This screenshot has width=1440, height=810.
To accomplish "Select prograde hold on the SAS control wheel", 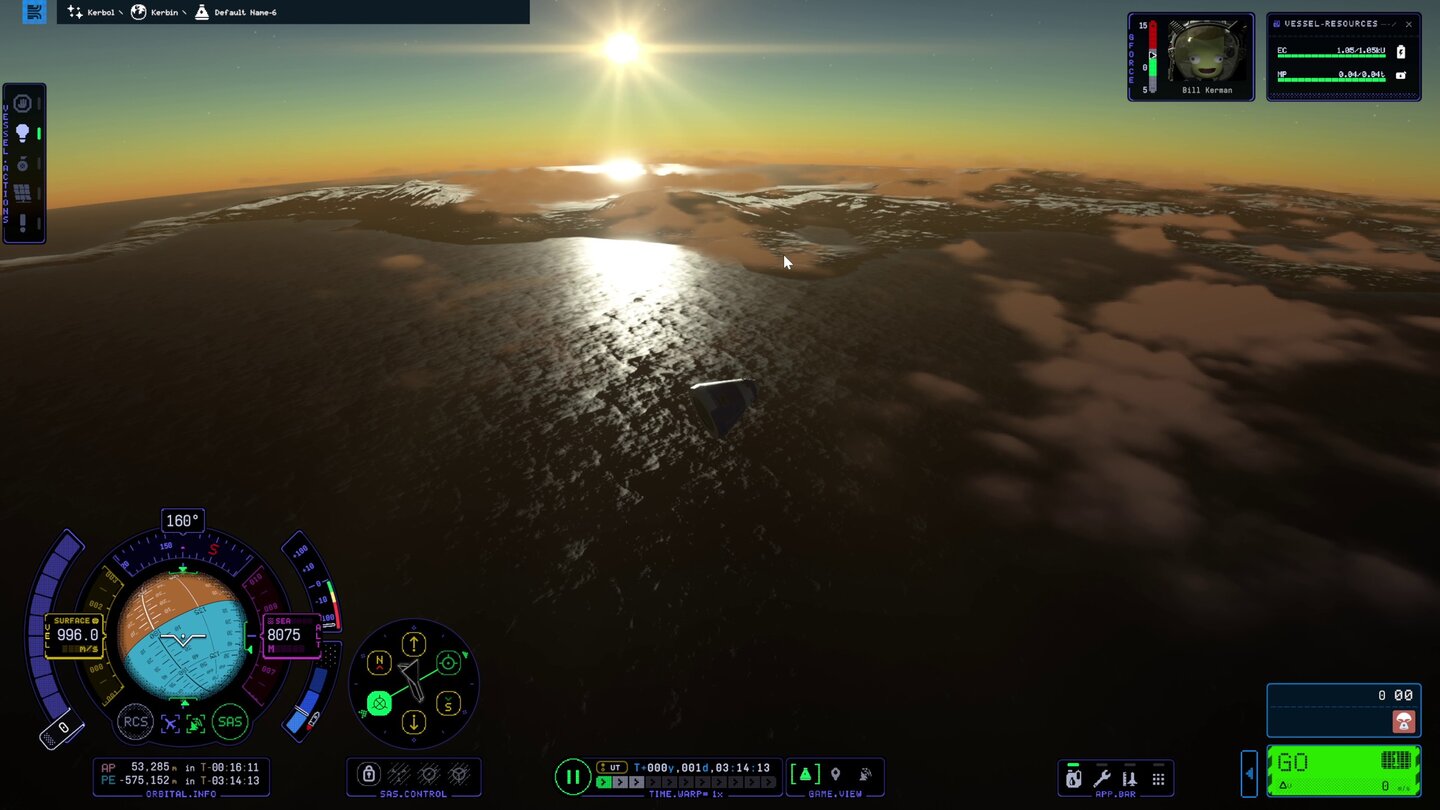I will click(x=447, y=661).
